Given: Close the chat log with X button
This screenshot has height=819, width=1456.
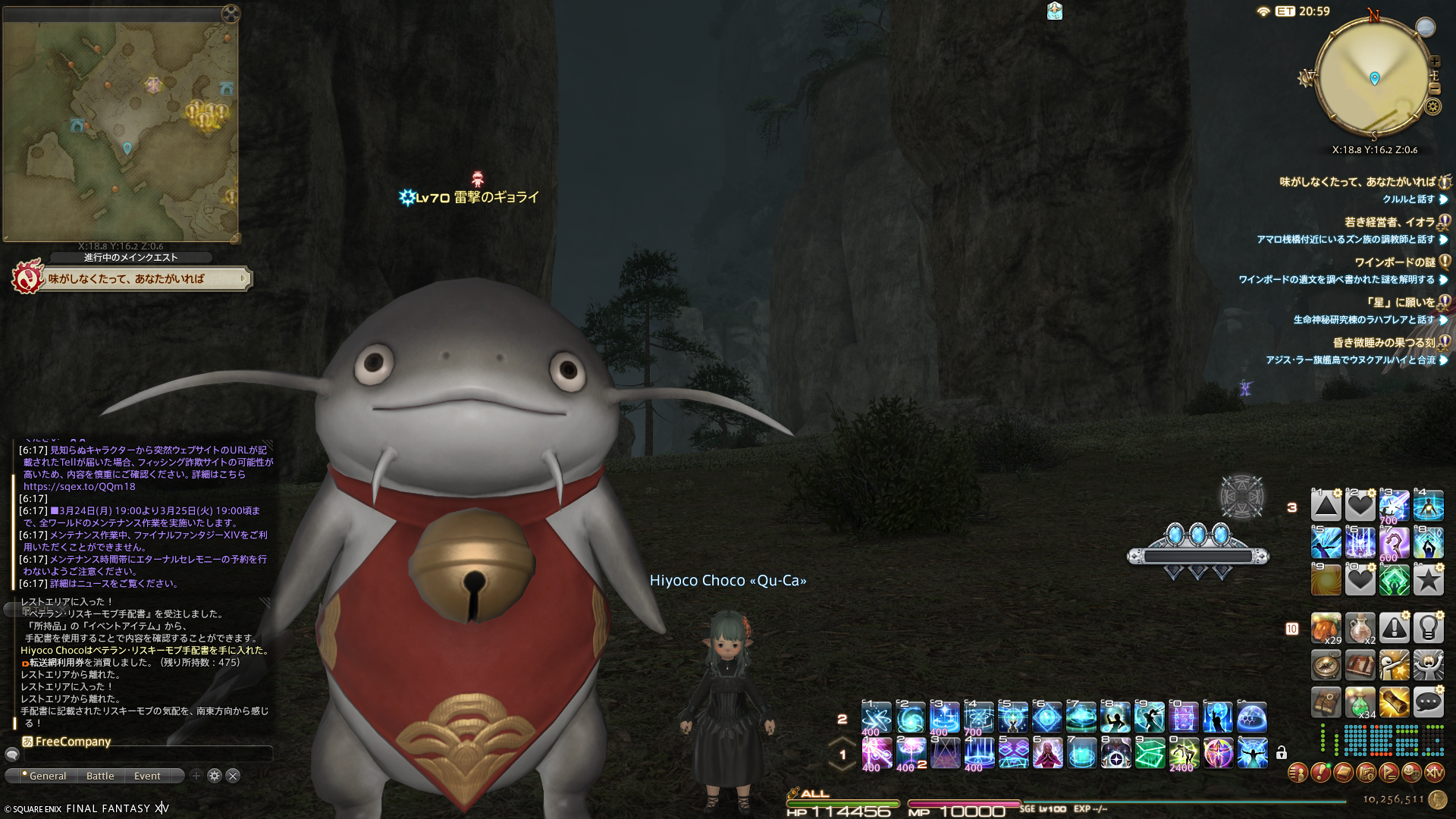Looking at the screenshot, I should [233, 776].
